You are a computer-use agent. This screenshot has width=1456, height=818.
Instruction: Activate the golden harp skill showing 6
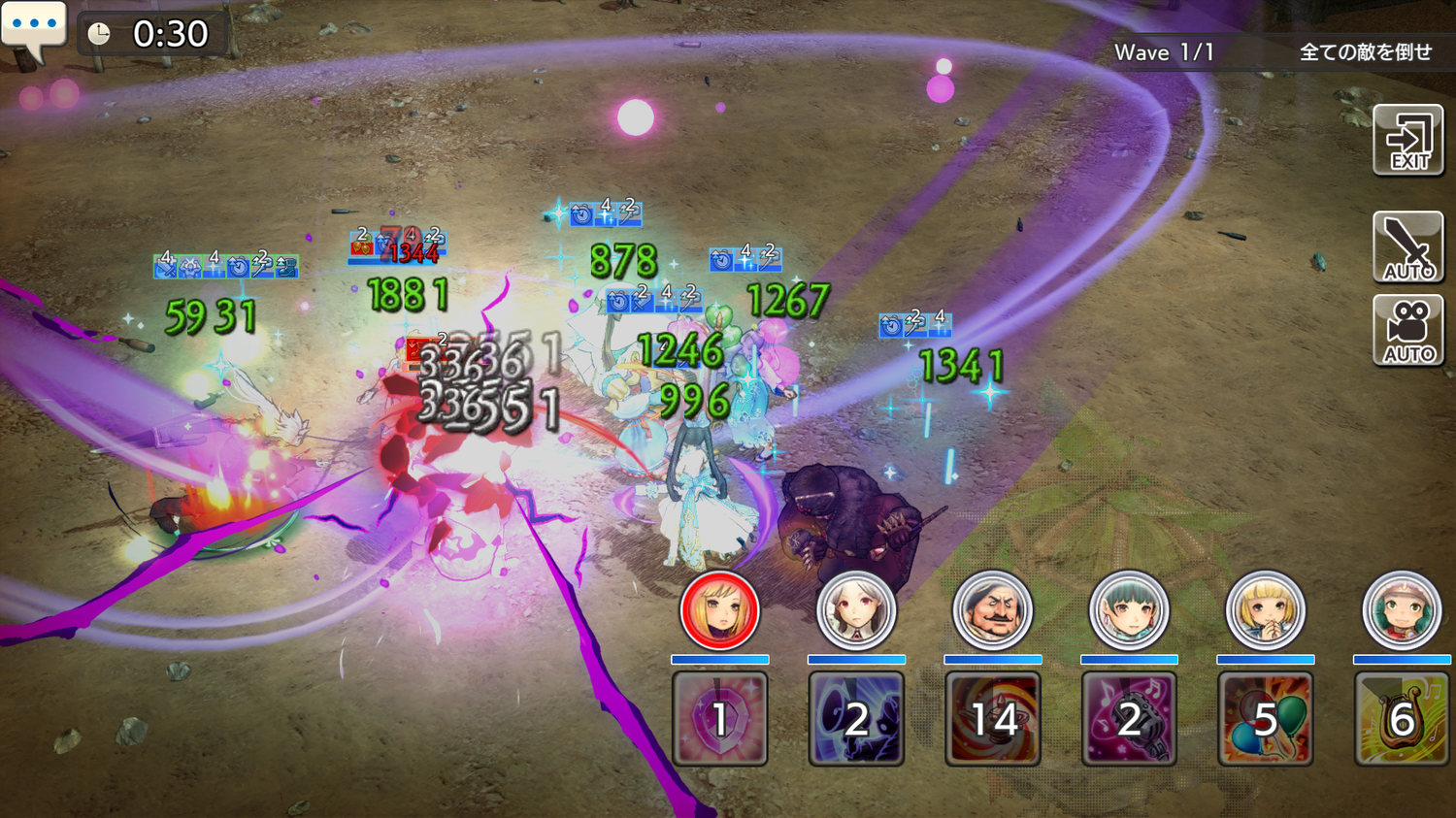1402,719
